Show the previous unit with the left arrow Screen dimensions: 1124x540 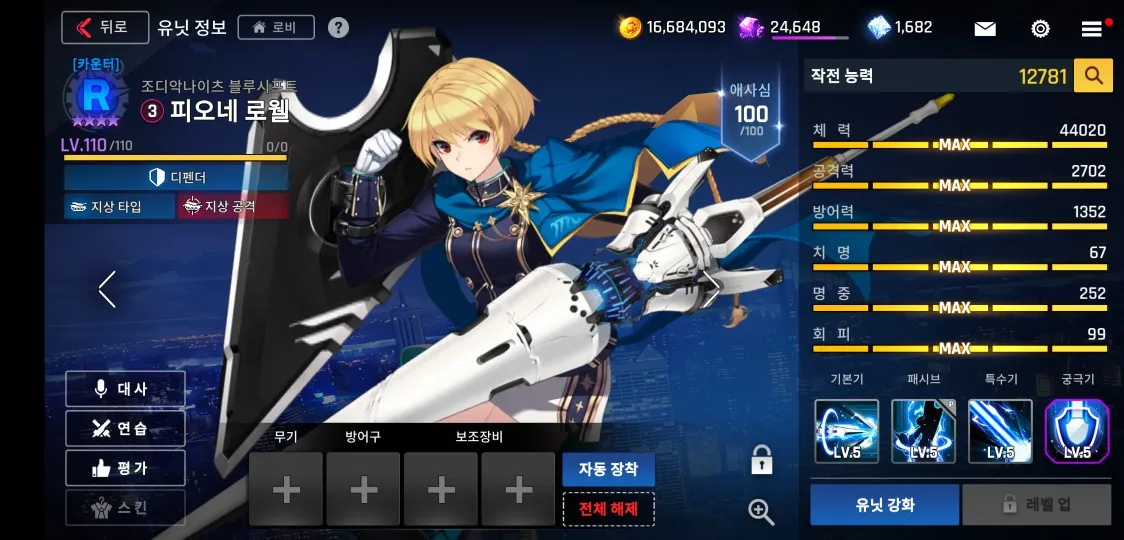coord(108,289)
